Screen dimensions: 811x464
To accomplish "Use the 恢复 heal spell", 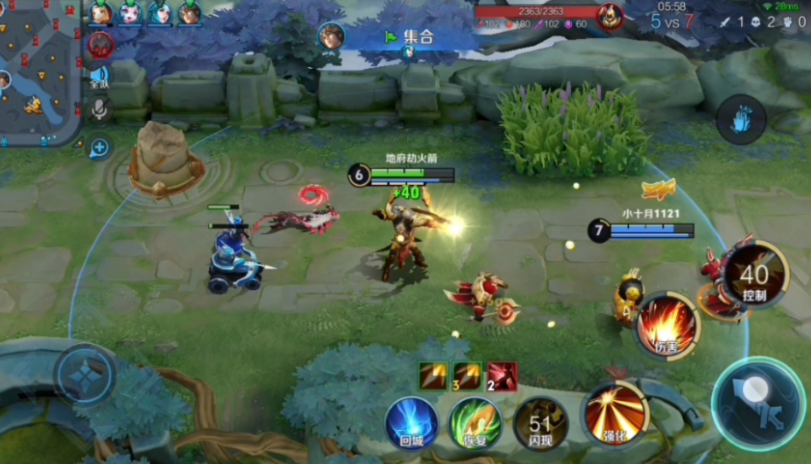I will point(475,422).
